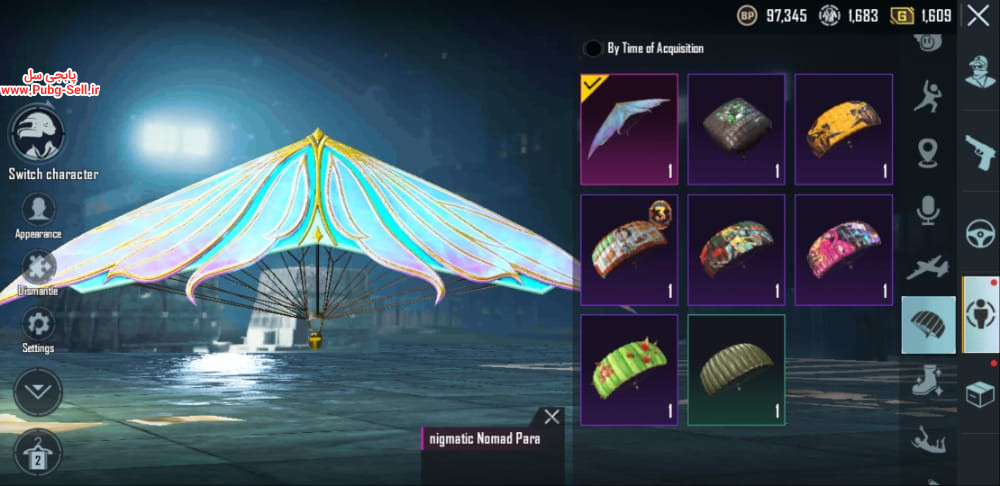Viewport: 1000px width, 486px height.
Task: Select the equipped blue glider parachute
Action: pos(629,129)
